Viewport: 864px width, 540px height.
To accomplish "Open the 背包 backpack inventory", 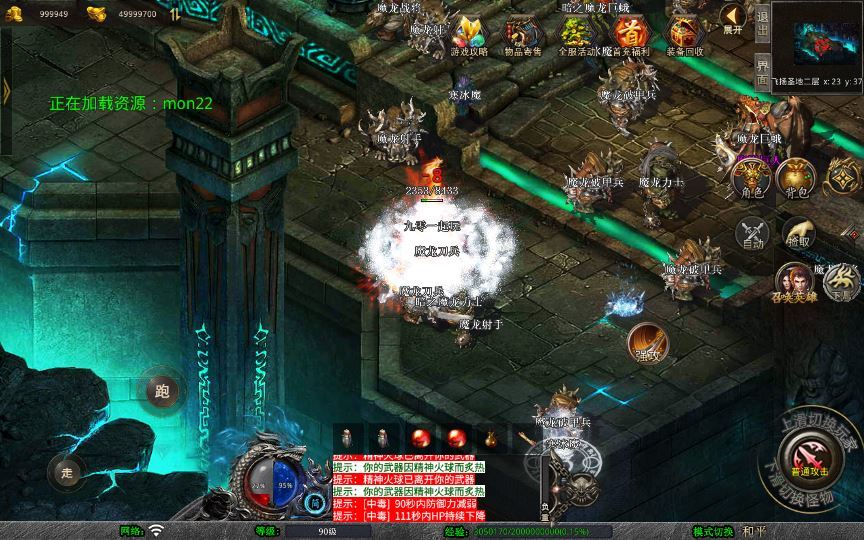I will point(796,178).
